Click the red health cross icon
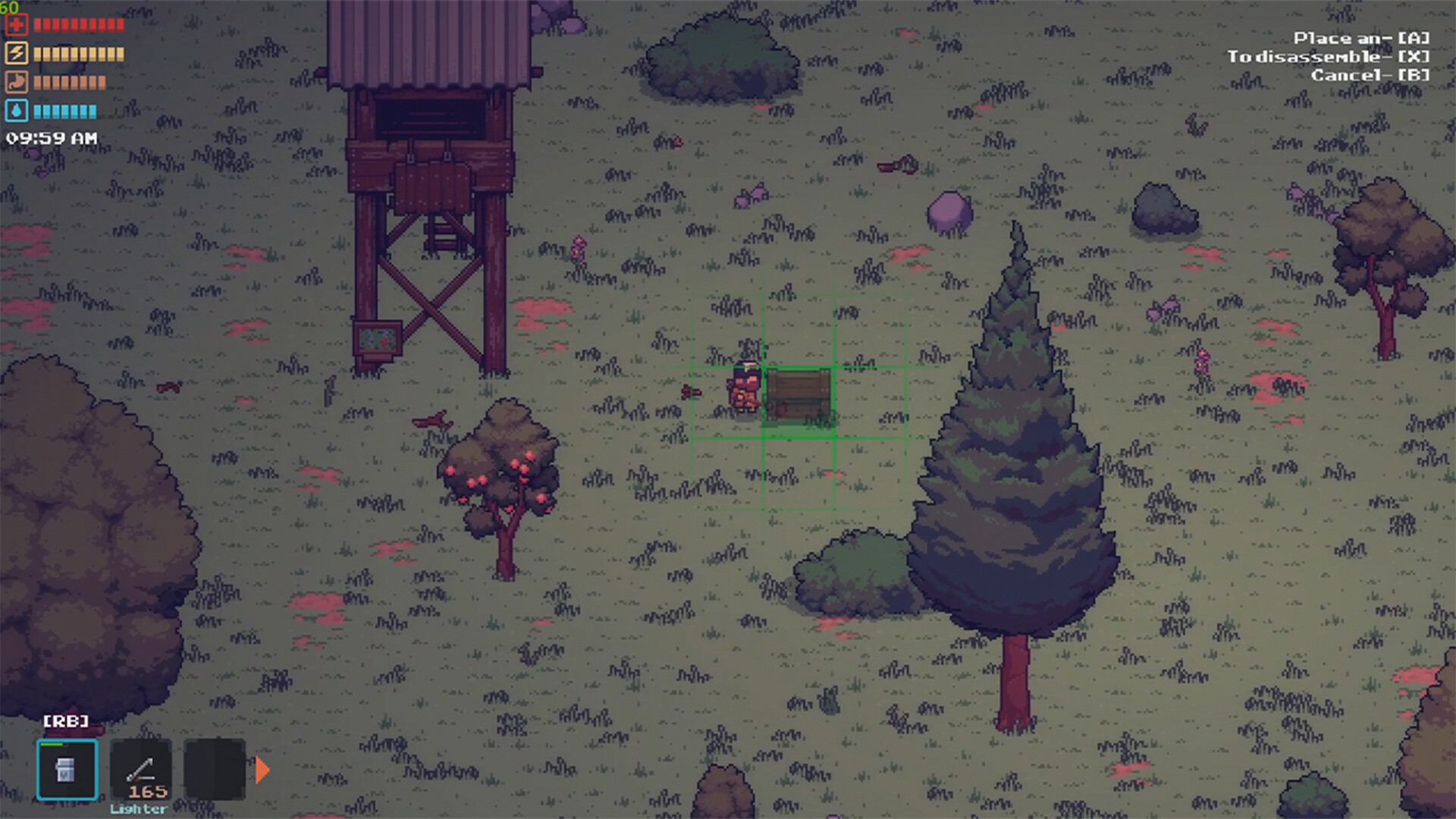The image size is (1456, 819). [18, 24]
